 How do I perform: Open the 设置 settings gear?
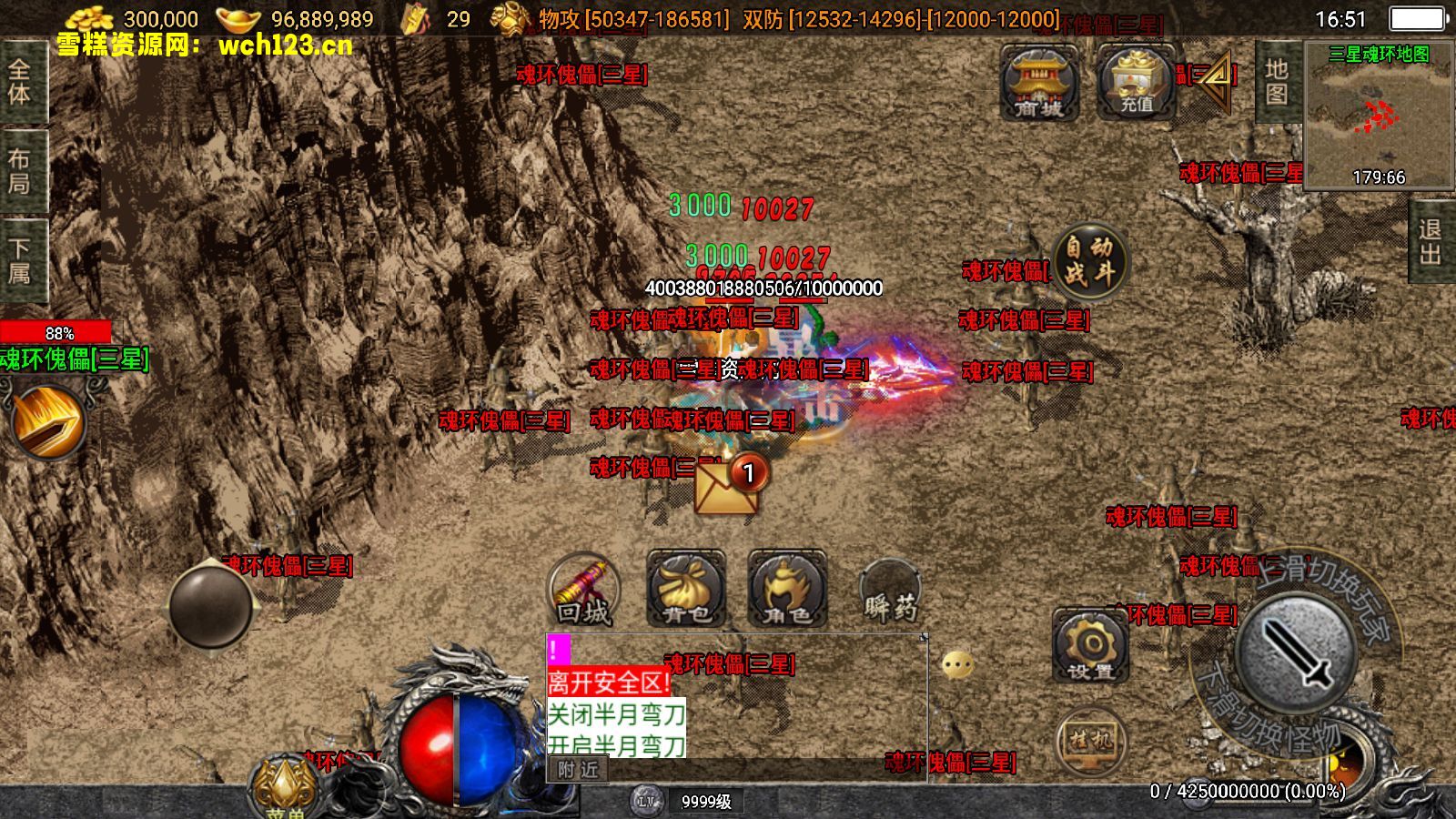[x=1090, y=647]
